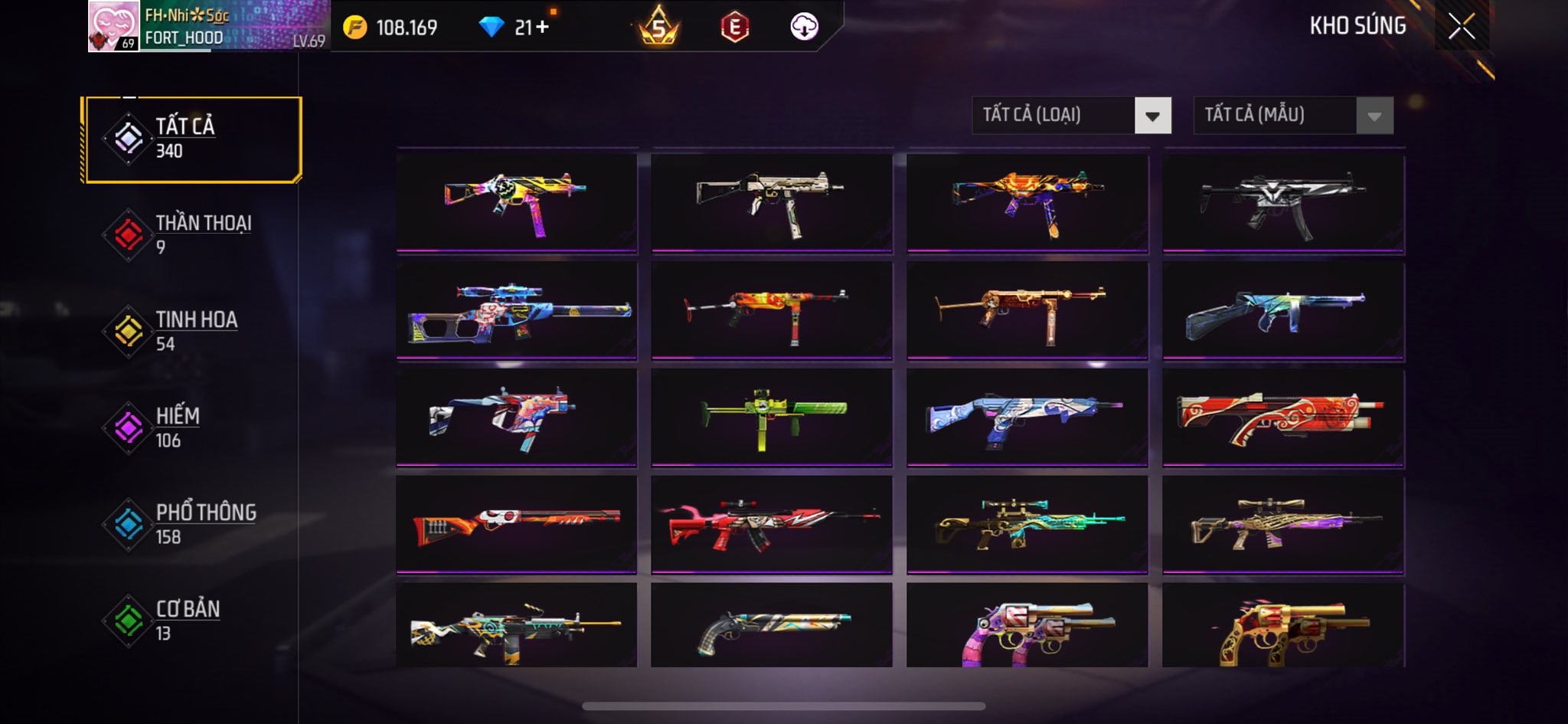
Task: Pick the pink twin revolvers skin
Action: click(x=1027, y=627)
